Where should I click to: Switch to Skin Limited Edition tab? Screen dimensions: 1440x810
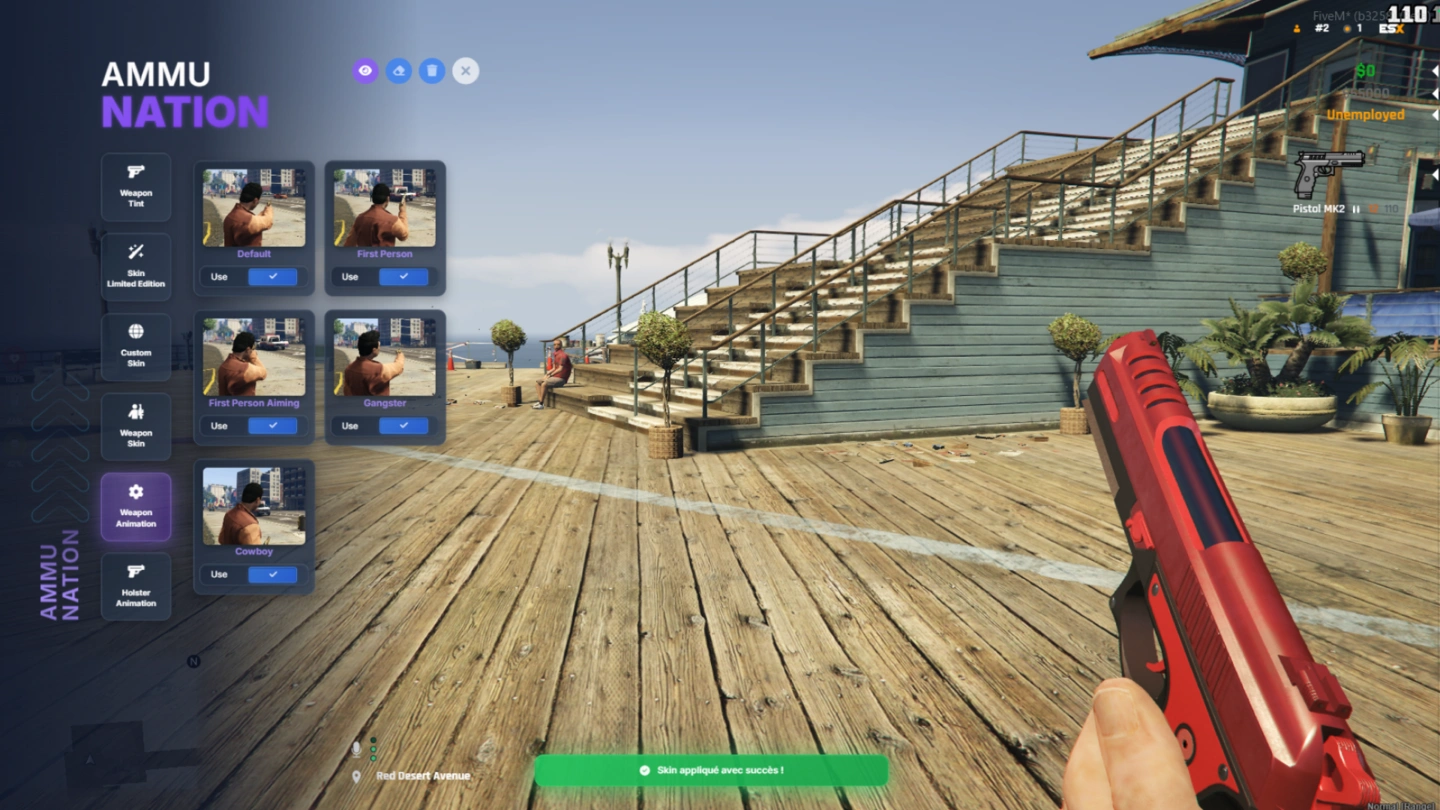point(136,267)
